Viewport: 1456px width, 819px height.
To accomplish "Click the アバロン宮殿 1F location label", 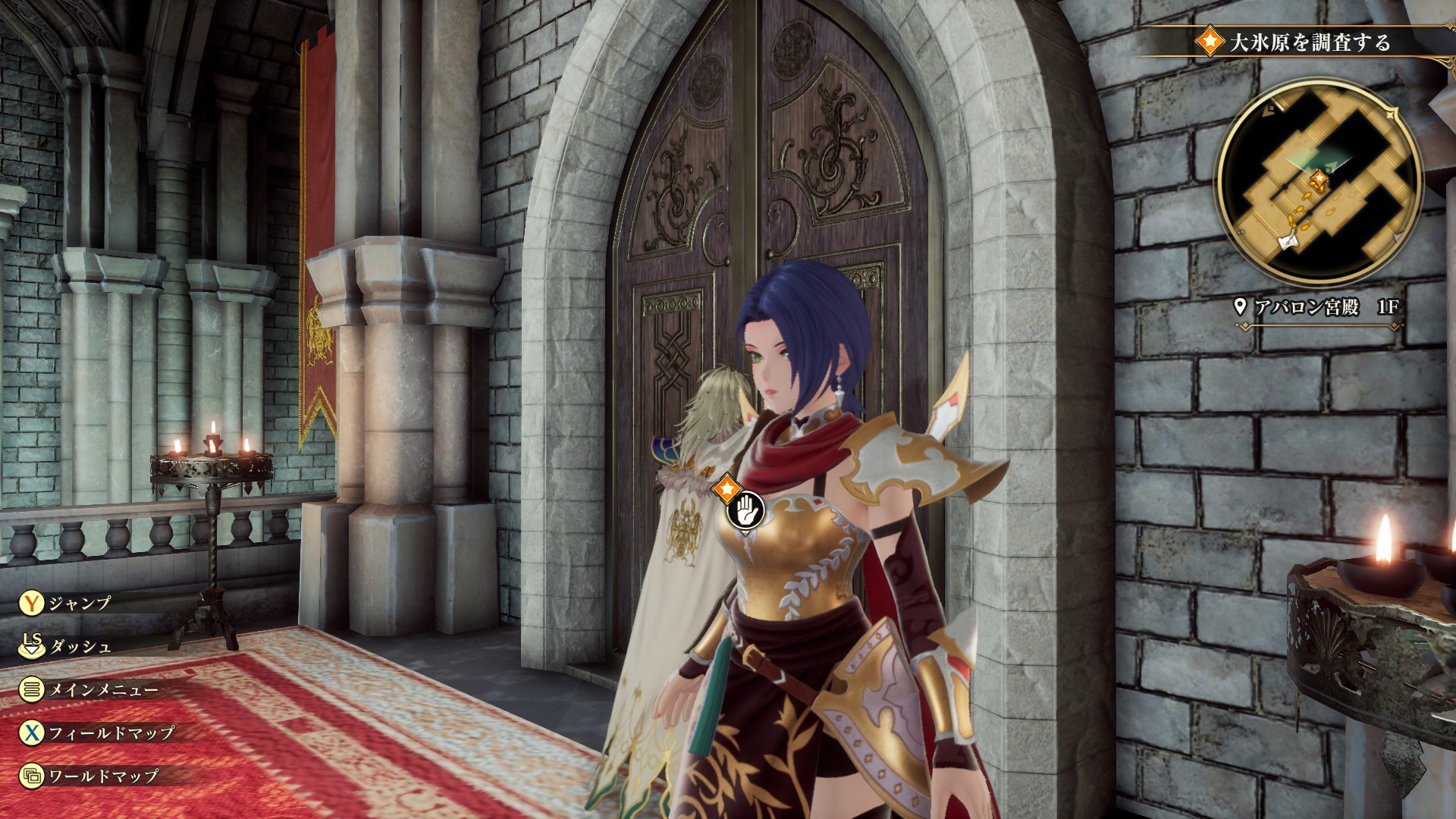I will 1317,307.
